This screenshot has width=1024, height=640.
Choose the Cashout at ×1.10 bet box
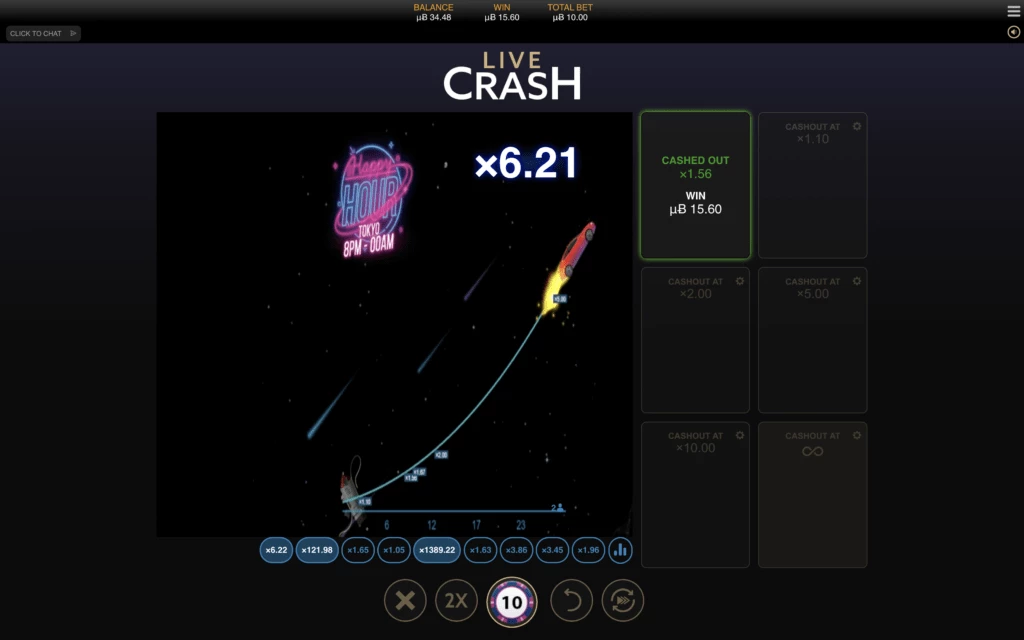point(812,186)
